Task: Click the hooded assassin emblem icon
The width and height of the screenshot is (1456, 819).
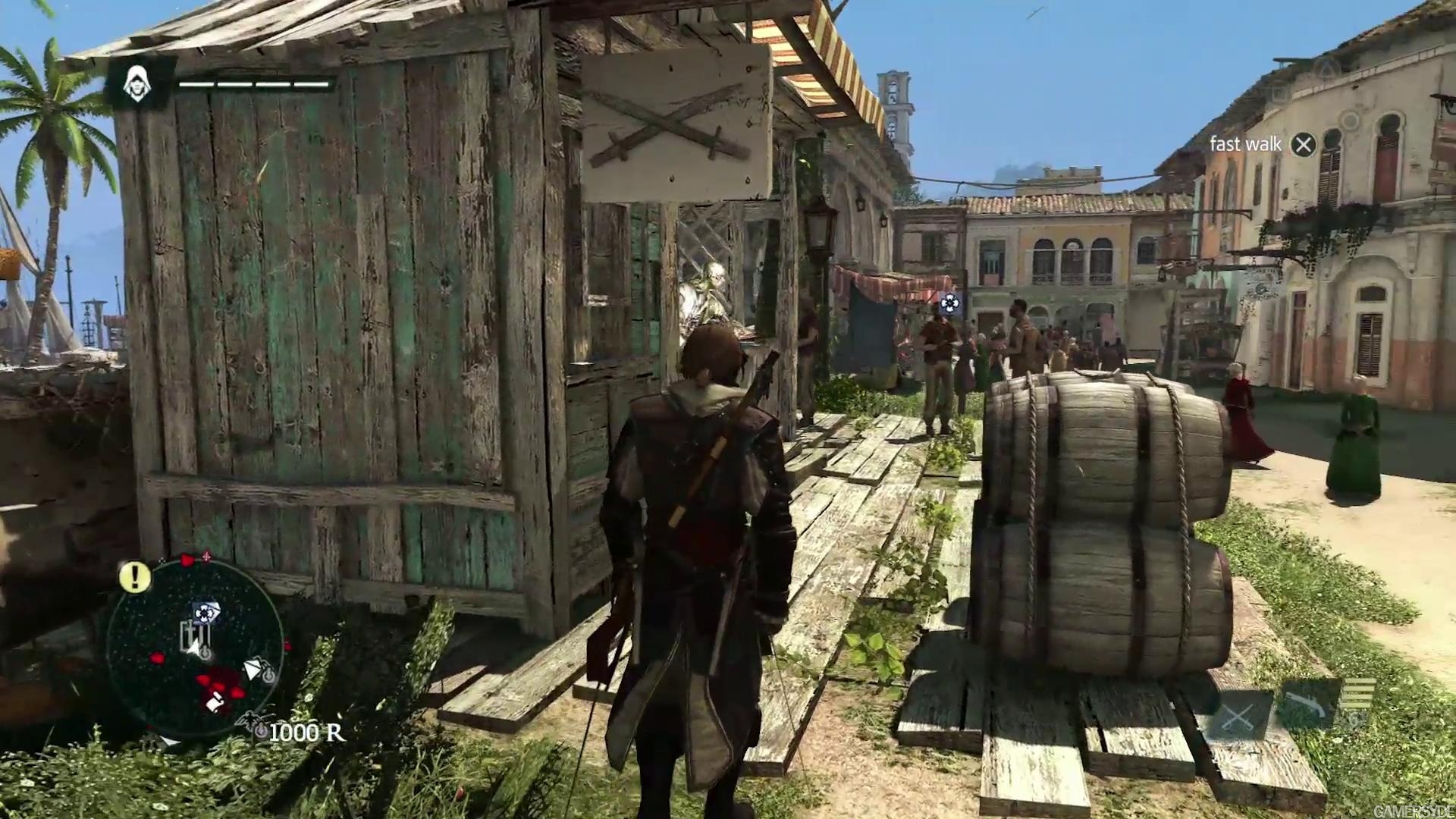Action: pyautogui.click(x=137, y=83)
